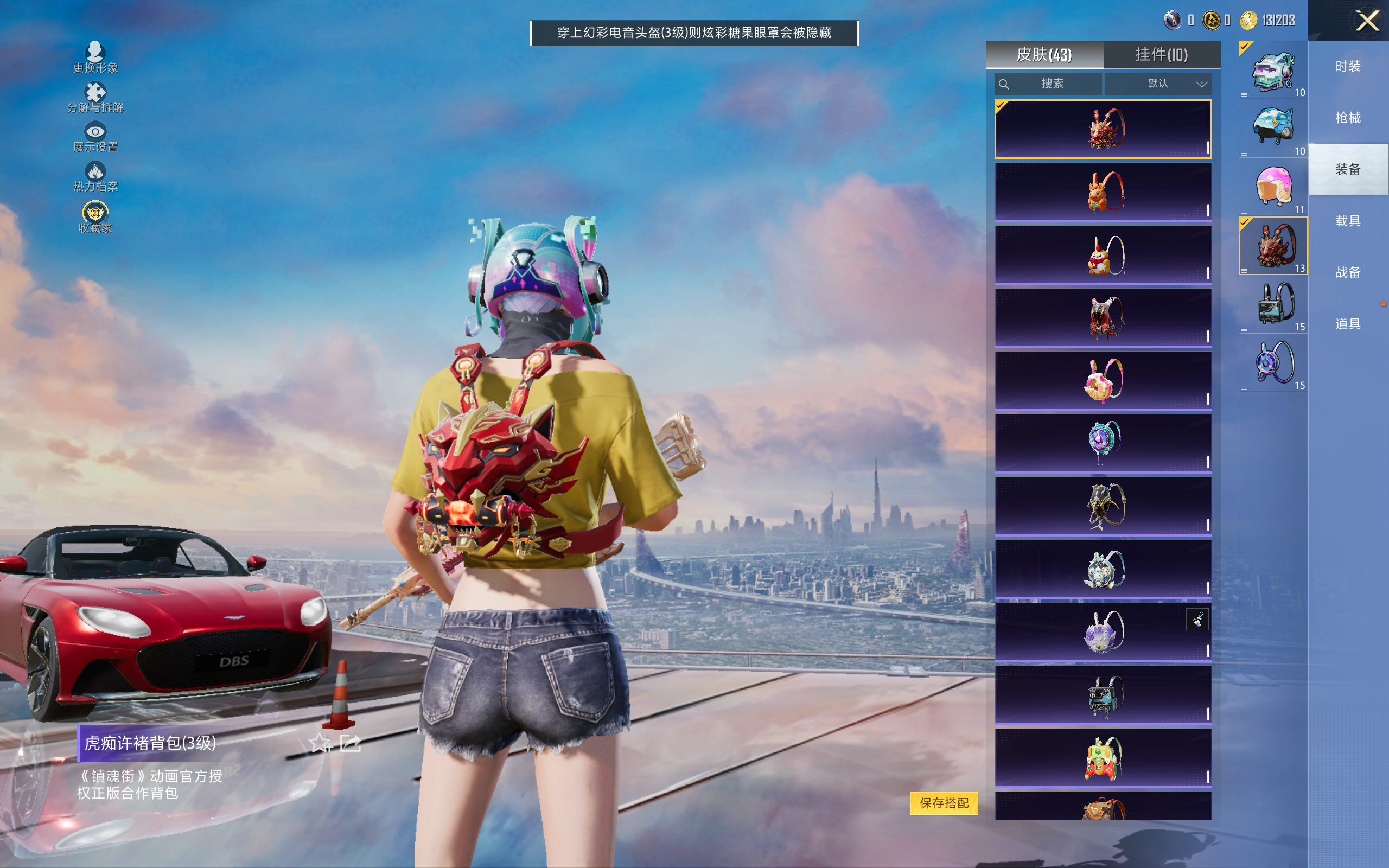Open the 热力档案 profile
The height and width of the screenshot is (868, 1389).
(x=95, y=177)
